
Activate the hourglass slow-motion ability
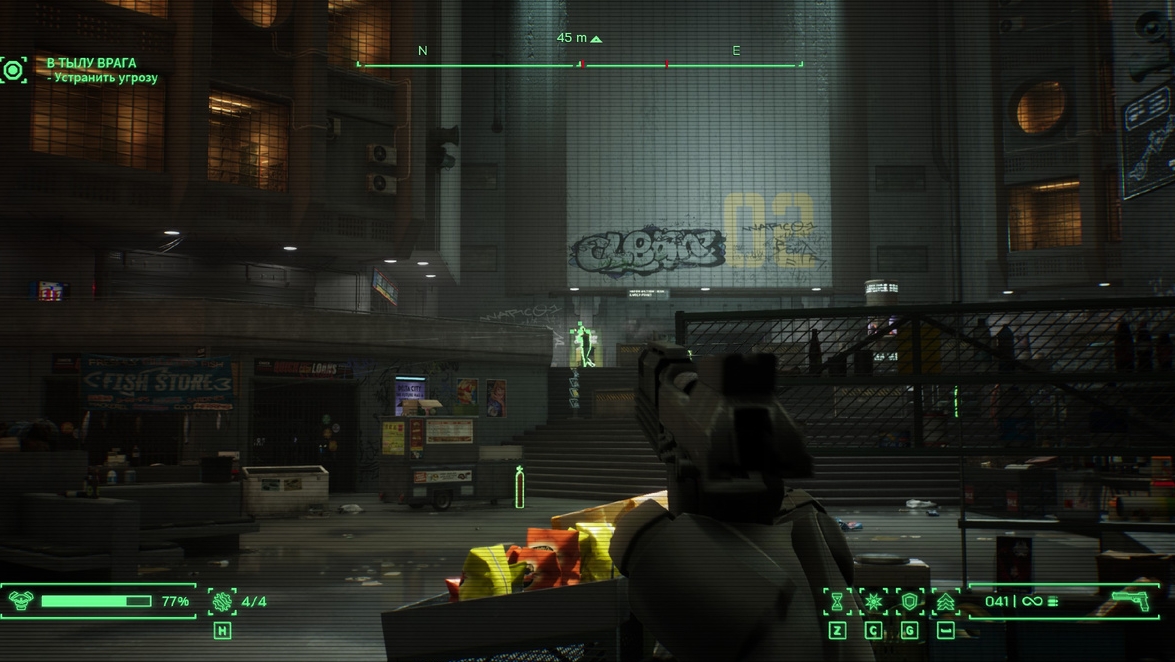tap(837, 601)
